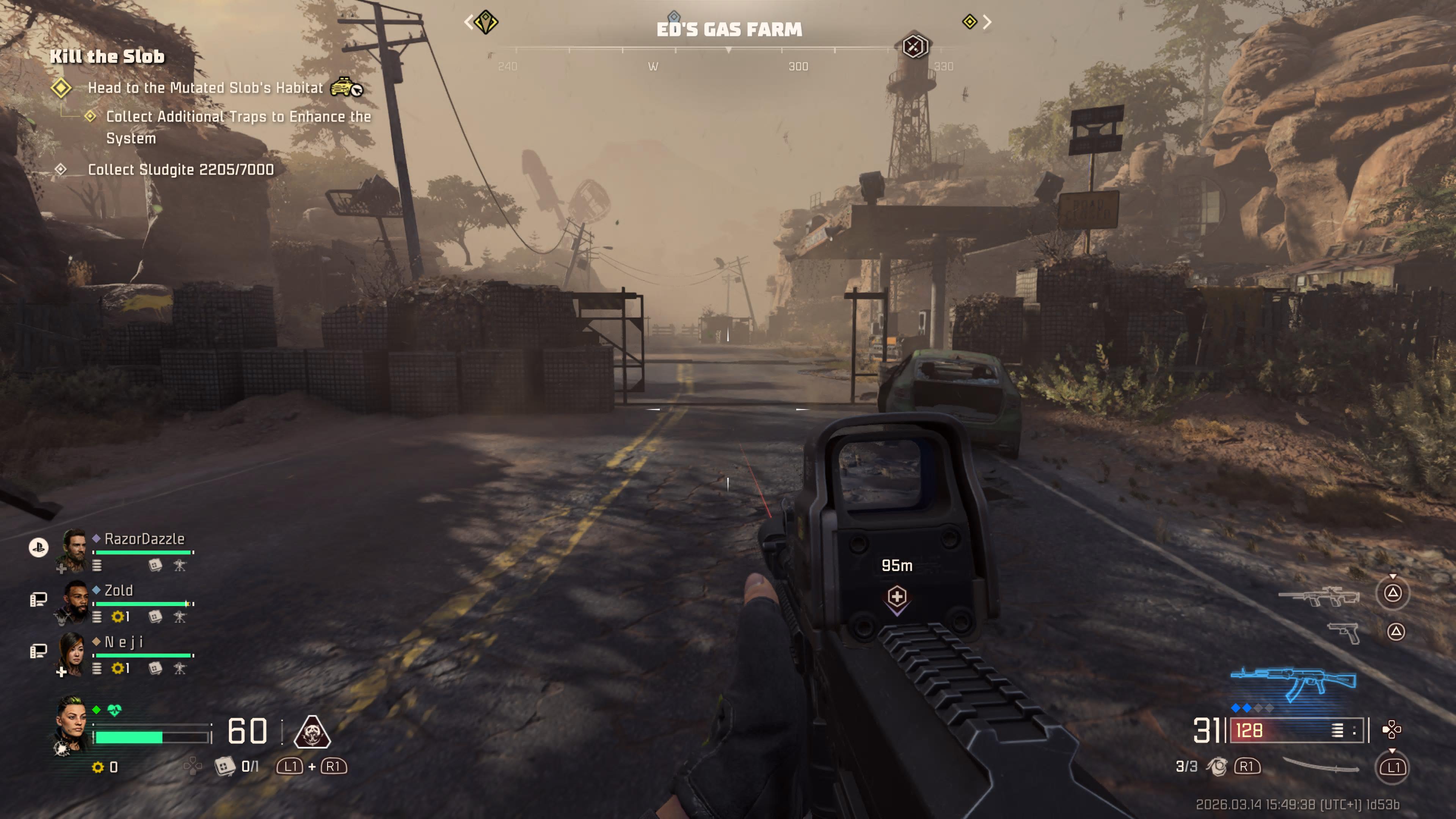Activate the skull triangle ability icon
The width and height of the screenshot is (1456, 819).
click(312, 732)
